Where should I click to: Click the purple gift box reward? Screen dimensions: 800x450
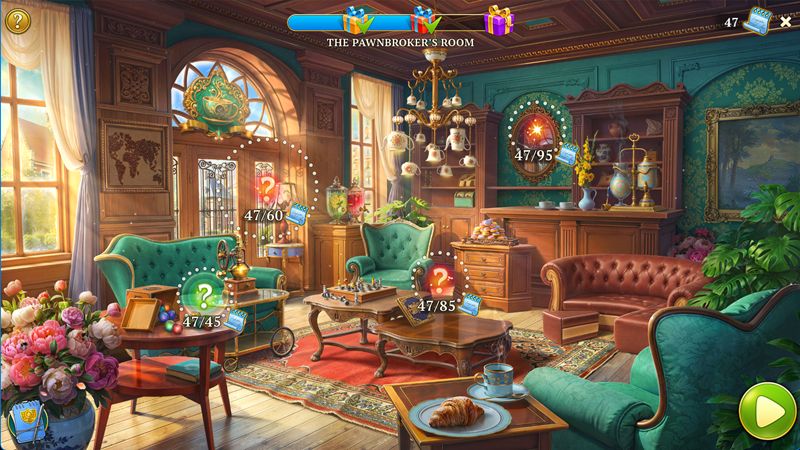(498, 20)
